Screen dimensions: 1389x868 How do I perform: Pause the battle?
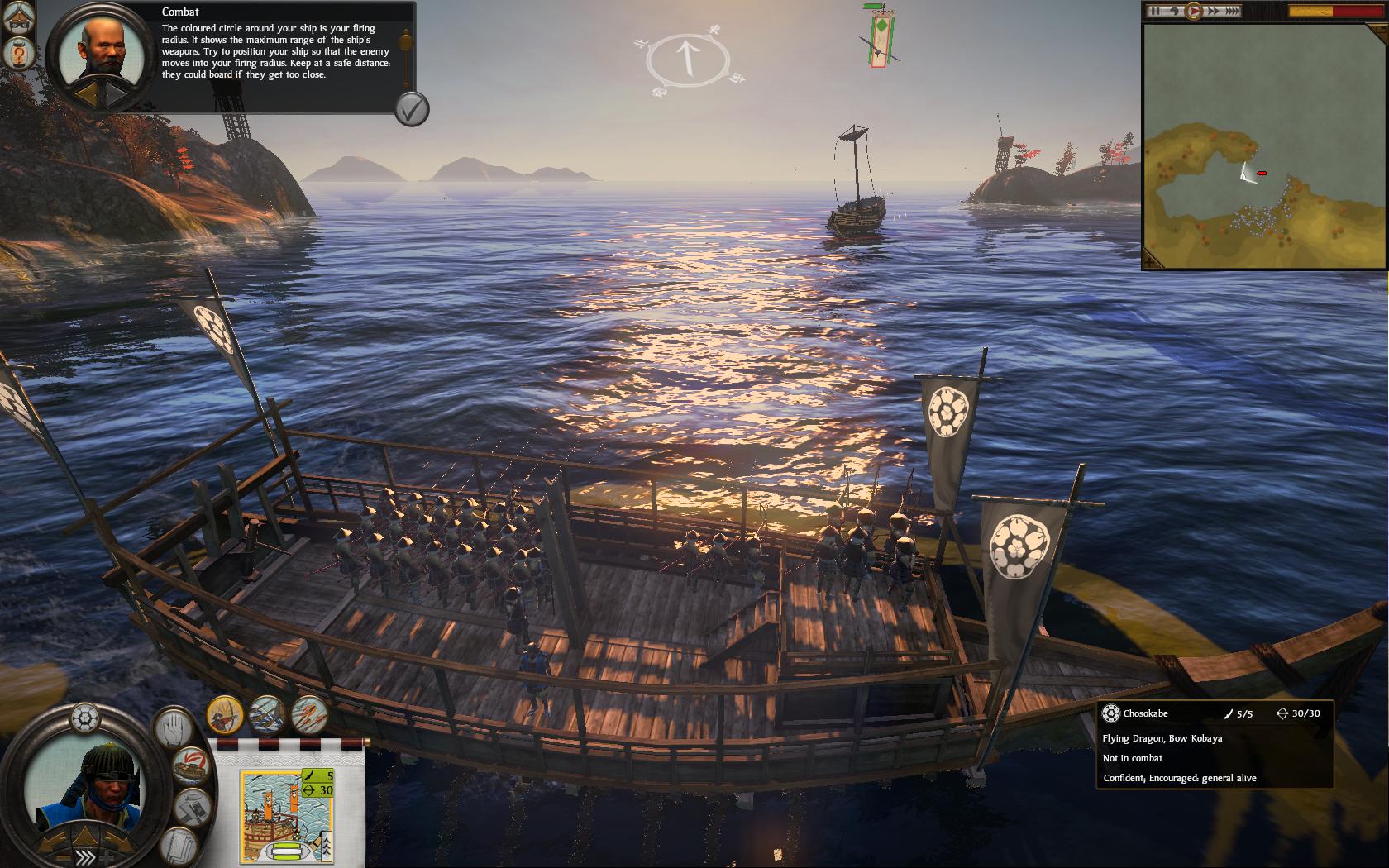[x=1155, y=12]
